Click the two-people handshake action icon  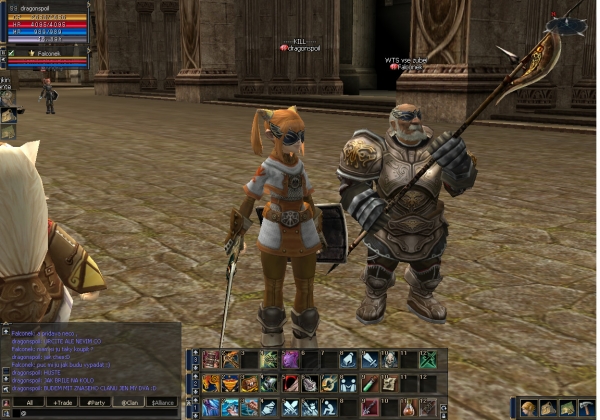349,383
